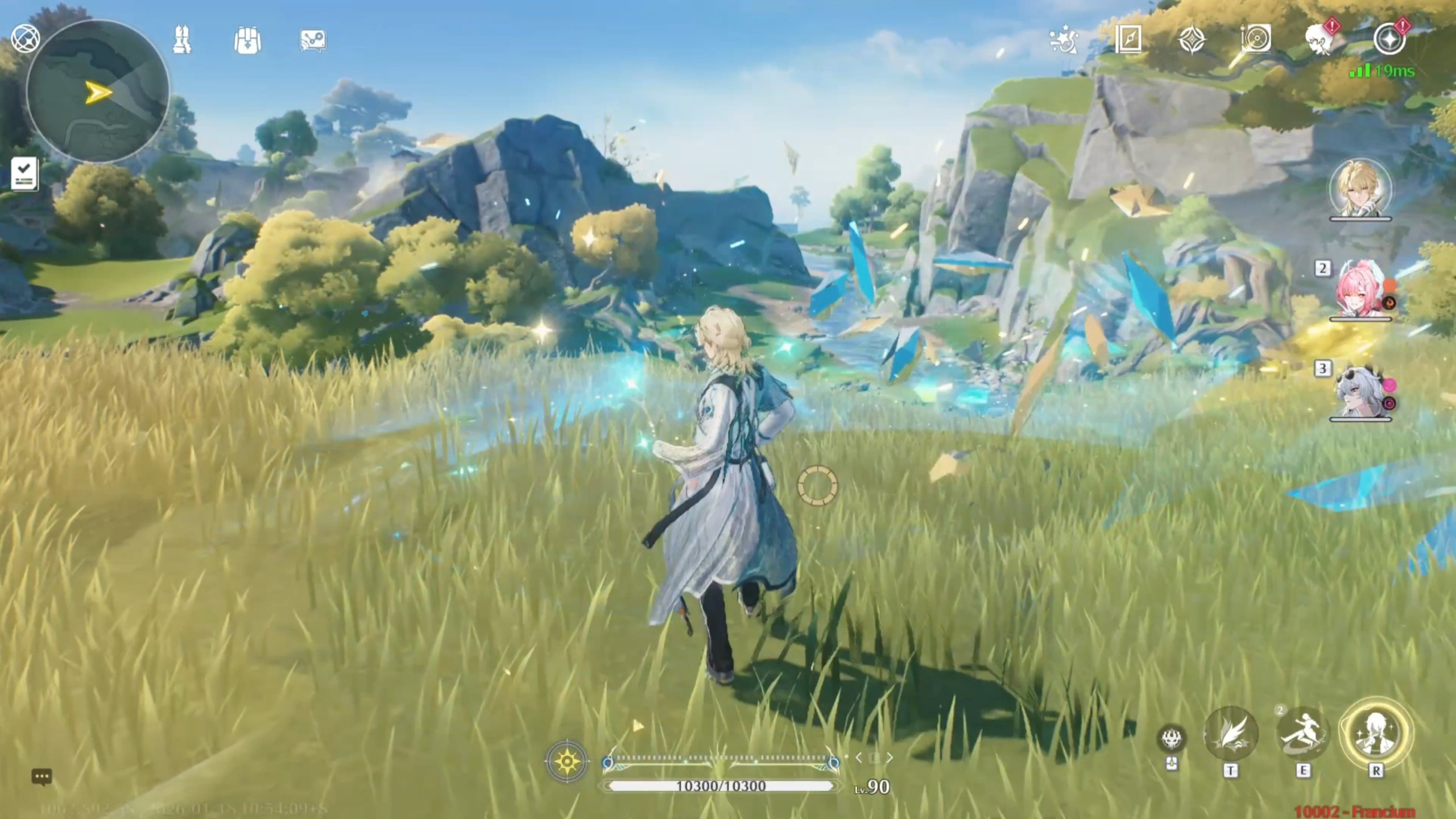Open the quest checklist icon

24,173
